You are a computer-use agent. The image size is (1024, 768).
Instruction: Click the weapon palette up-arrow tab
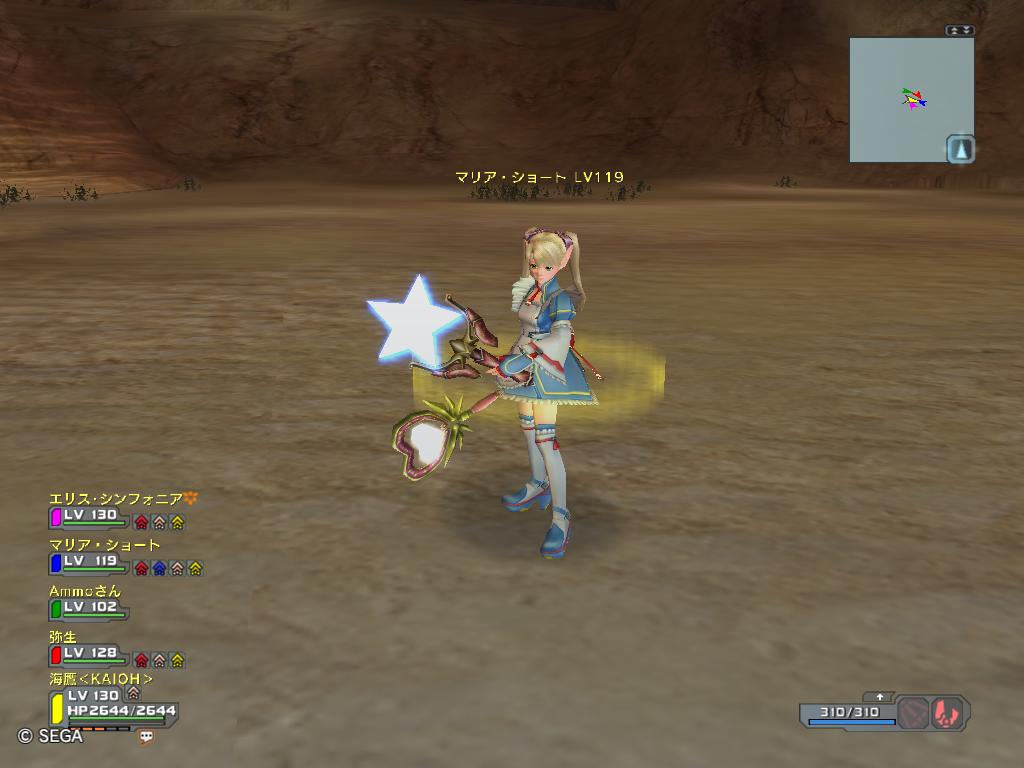880,696
